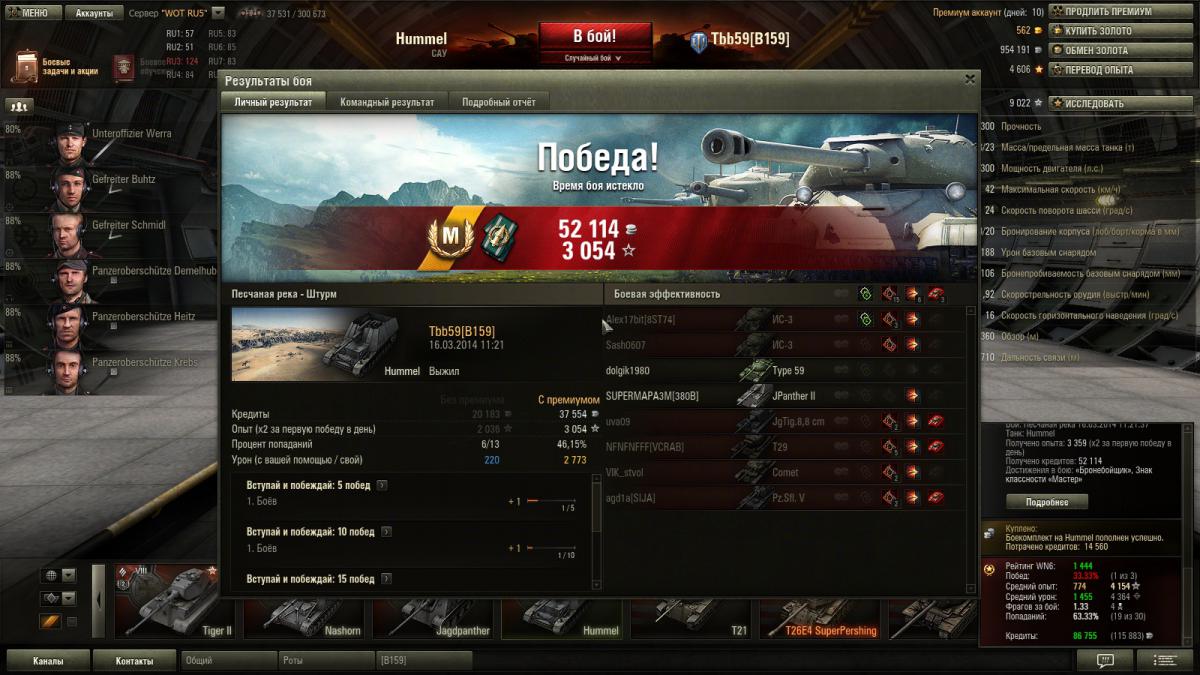Open the Контакты list

click(134, 661)
